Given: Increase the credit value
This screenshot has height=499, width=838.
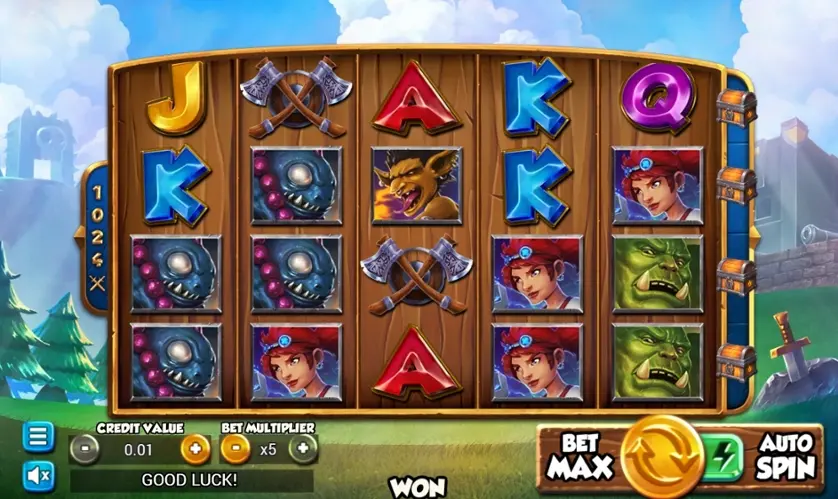Looking at the screenshot, I should point(196,449).
